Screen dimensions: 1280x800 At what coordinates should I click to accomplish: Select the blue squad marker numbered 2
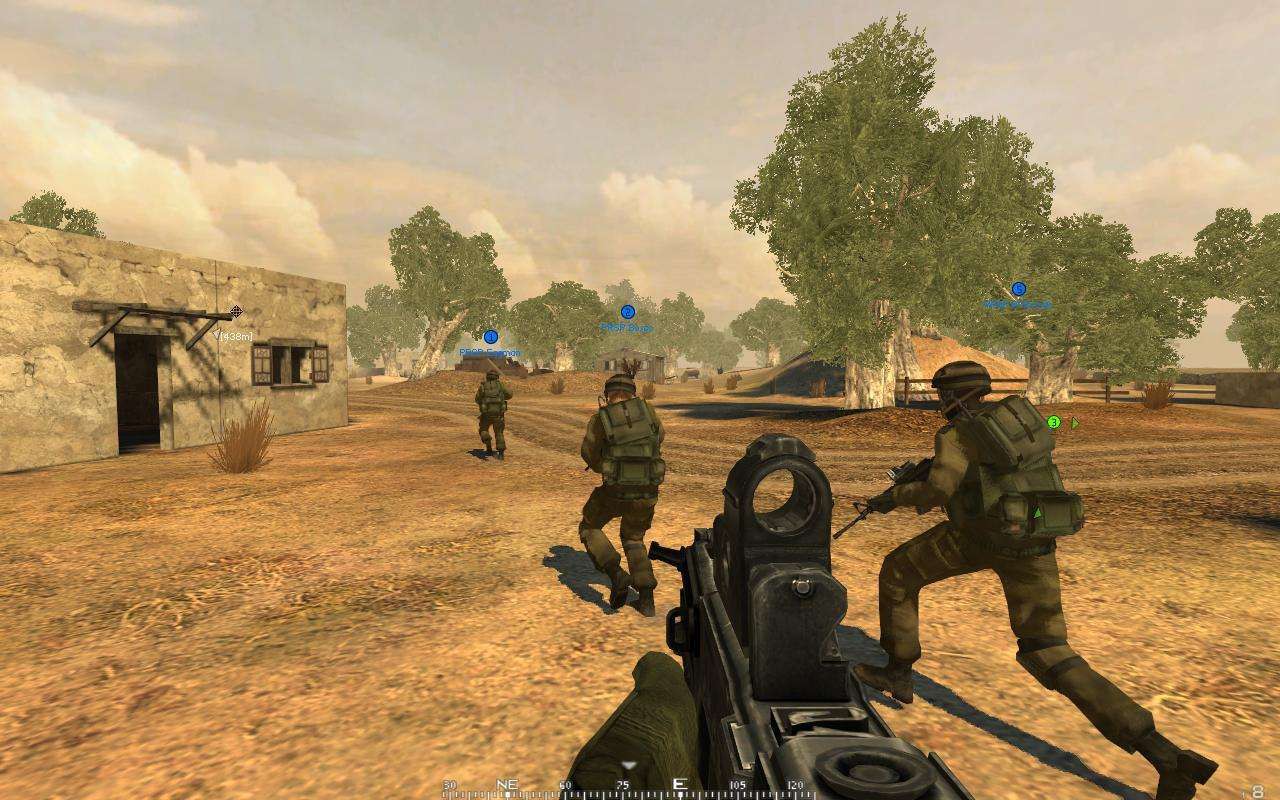(627, 312)
